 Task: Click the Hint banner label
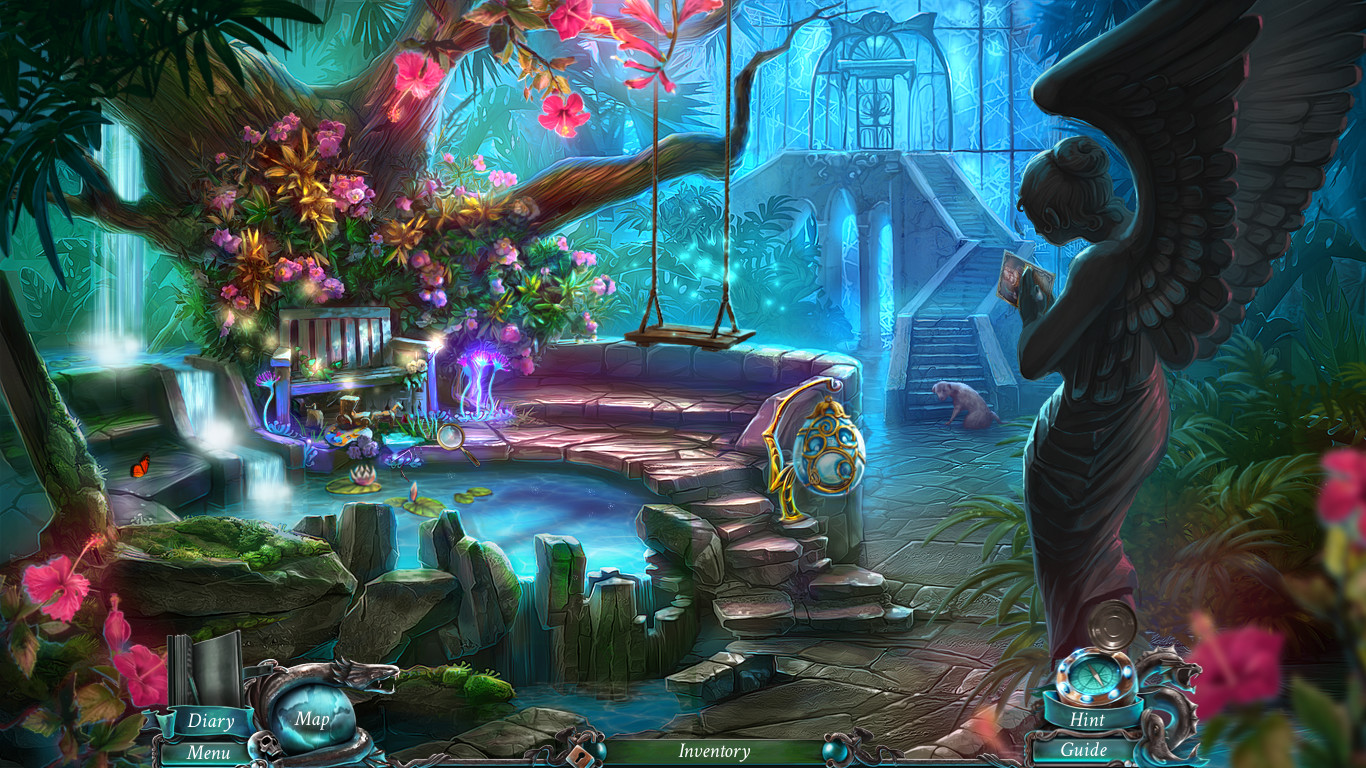coord(1088,720)
